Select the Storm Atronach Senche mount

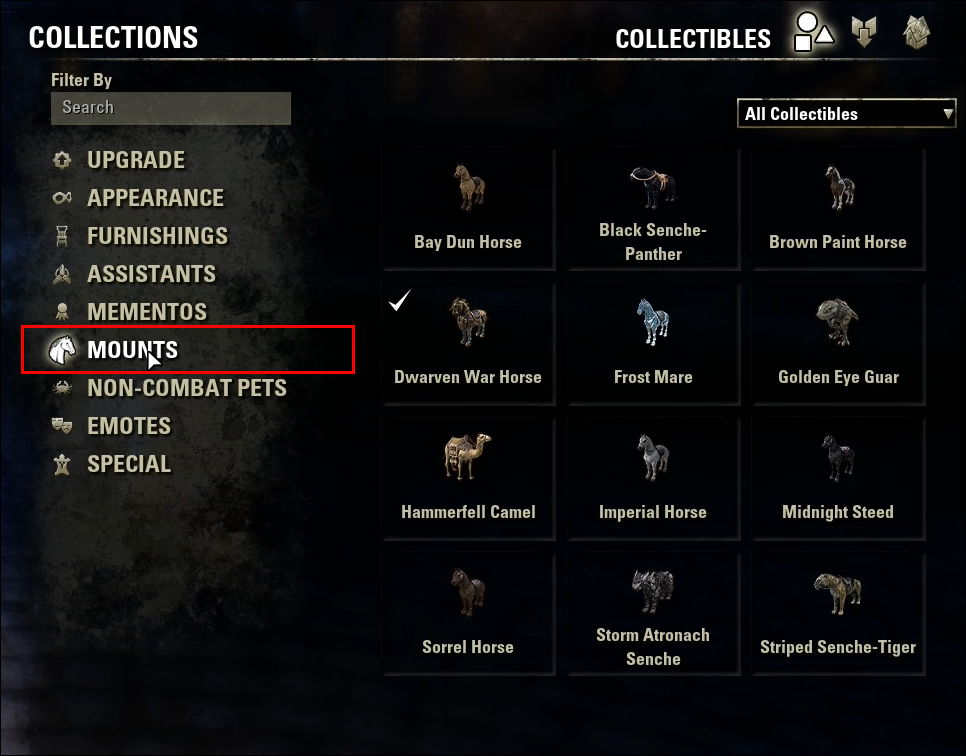(x=653, y=615)
